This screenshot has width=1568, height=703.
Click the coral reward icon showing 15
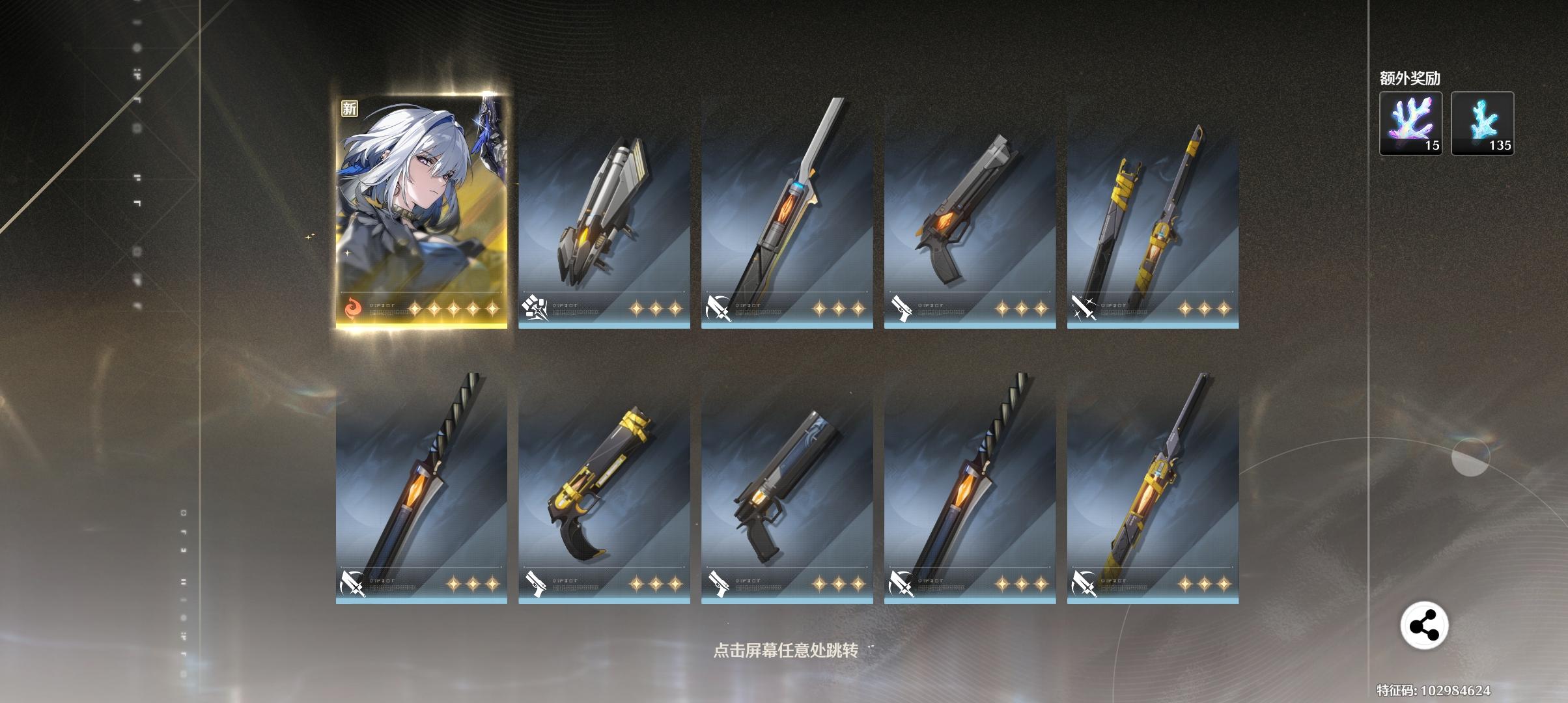(x=1410, y=124)
